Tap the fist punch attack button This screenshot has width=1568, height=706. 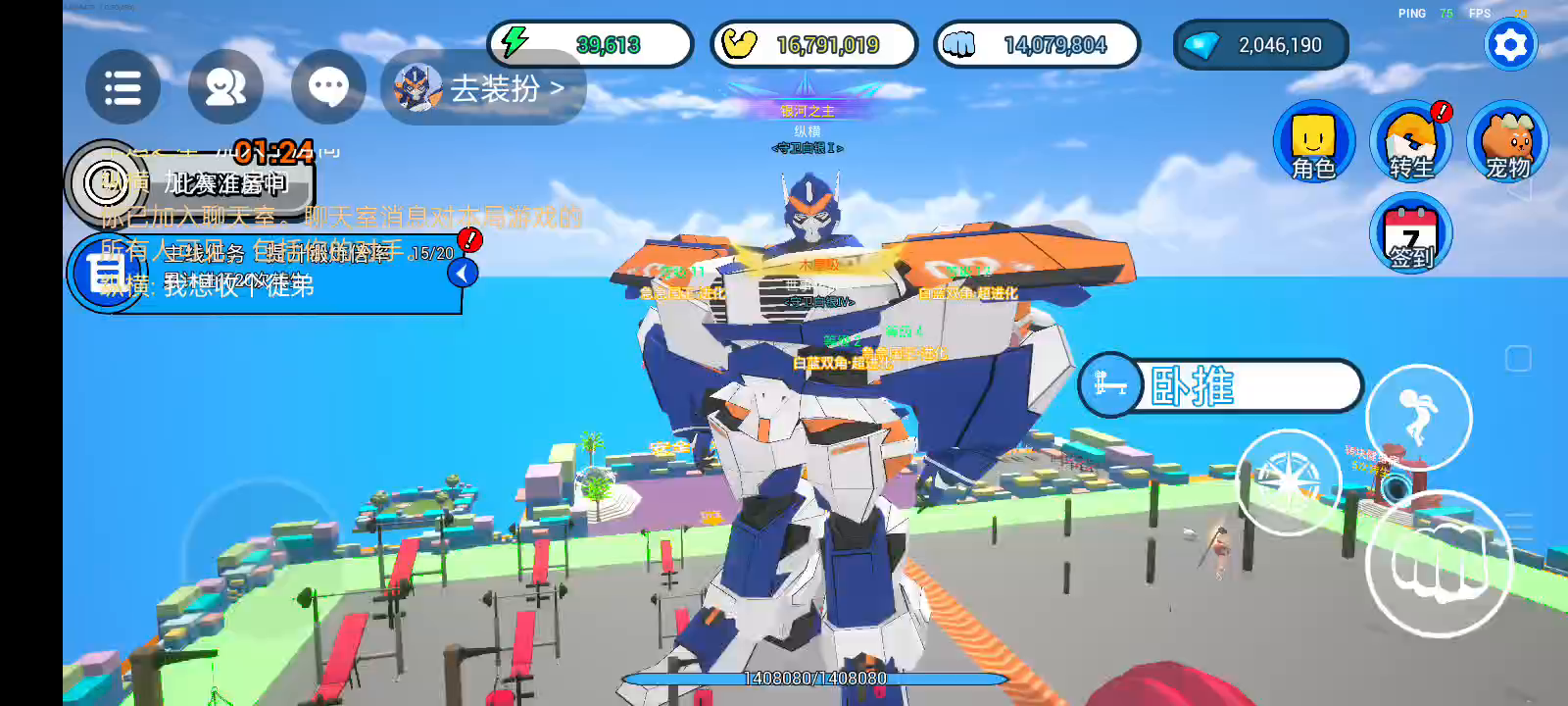click(x=1439, y=565)
